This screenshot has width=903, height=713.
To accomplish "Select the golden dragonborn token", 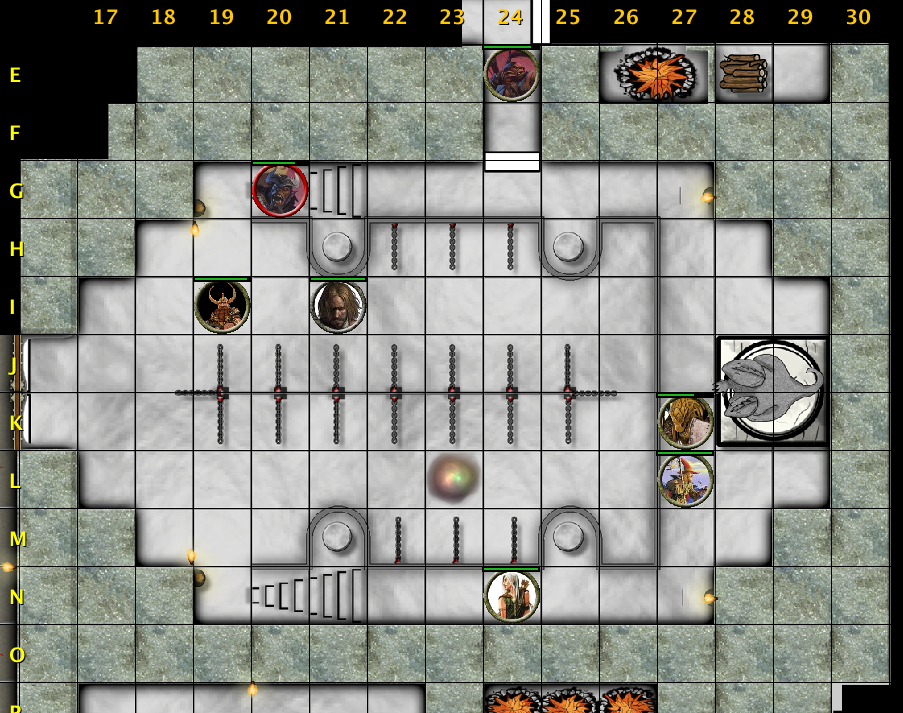I will coord(685,422).
